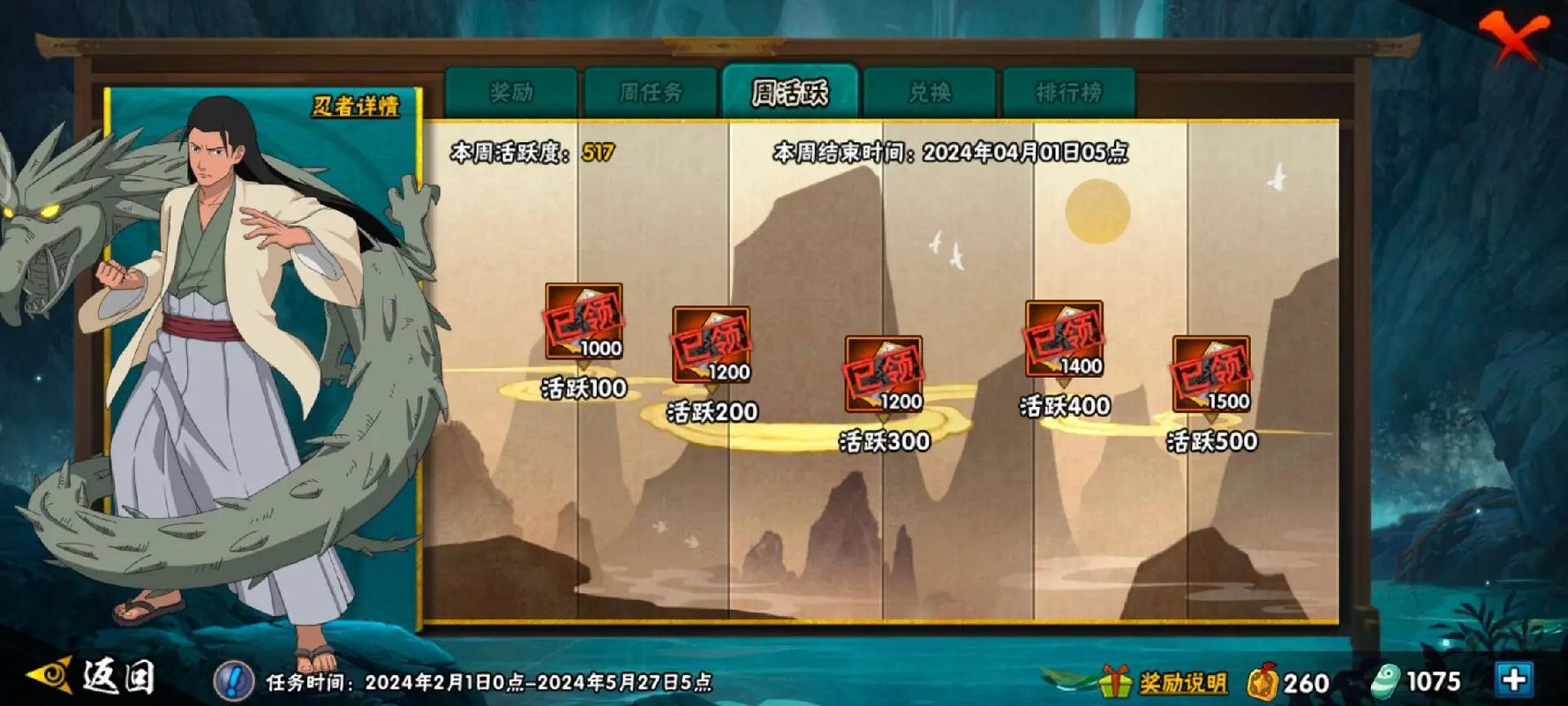Select the 活跃200 reward box

[711, 345]
